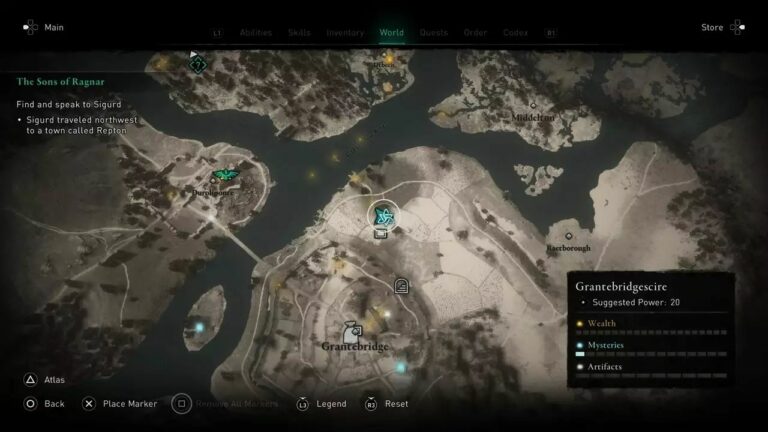The image size is (768, 432).
Task: Switch to the Order tab
Action: [475, 32]
